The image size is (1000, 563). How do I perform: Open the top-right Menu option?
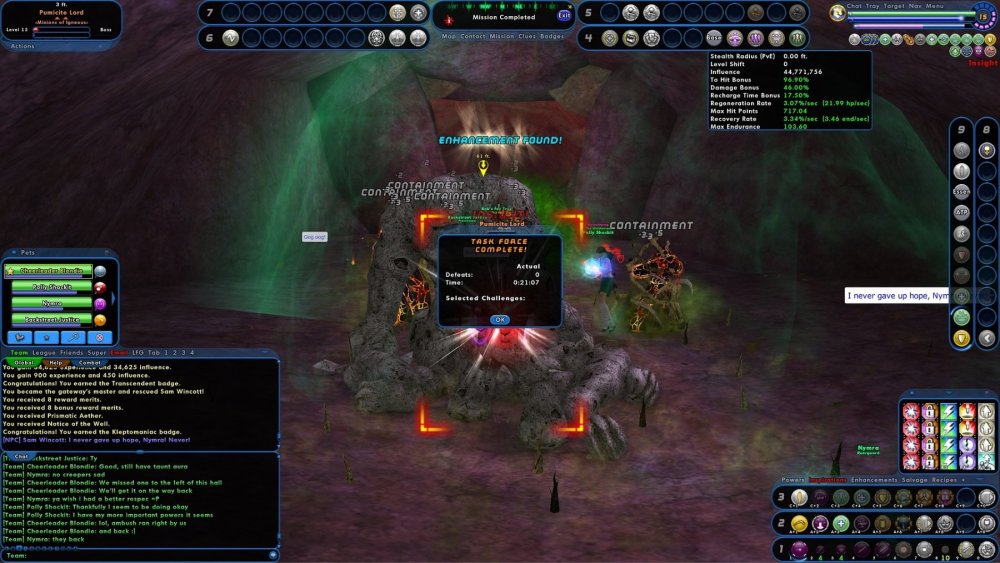point(935,6)
